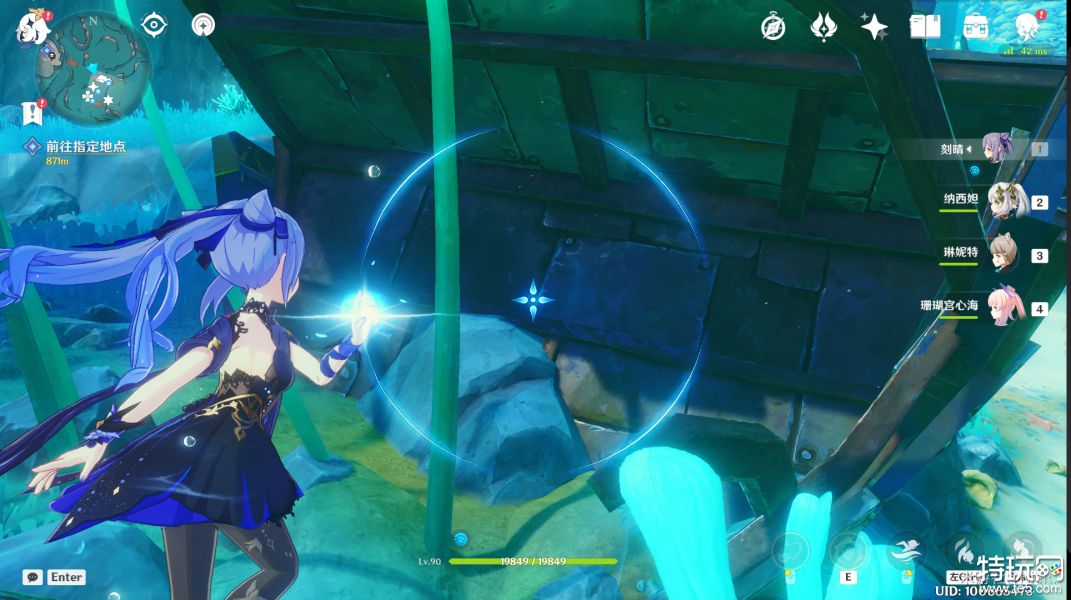Click the round beacon icon beside the minimap
1071x600 pixels.
[x=203, y=25]
